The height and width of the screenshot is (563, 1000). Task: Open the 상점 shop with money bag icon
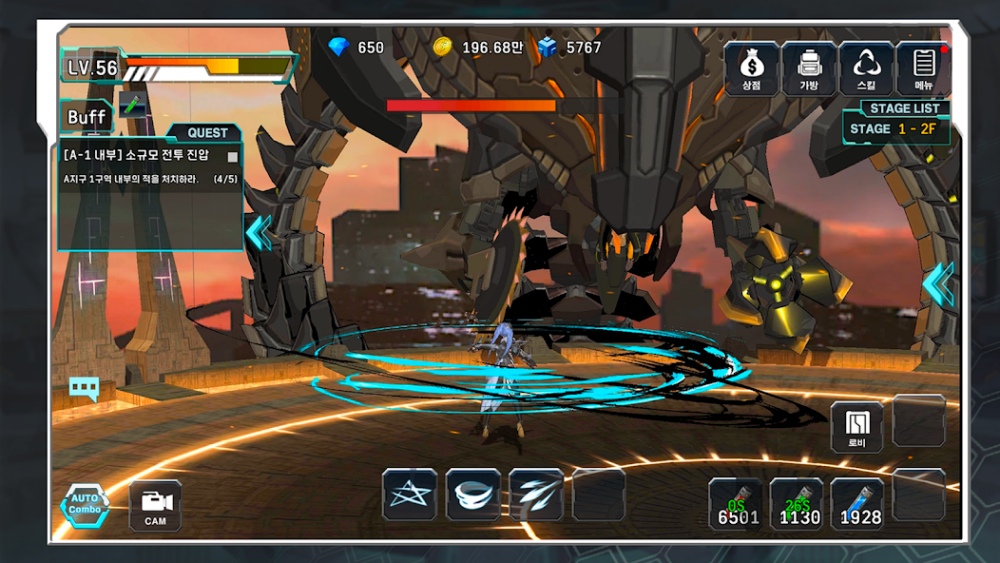pos(751,68)
